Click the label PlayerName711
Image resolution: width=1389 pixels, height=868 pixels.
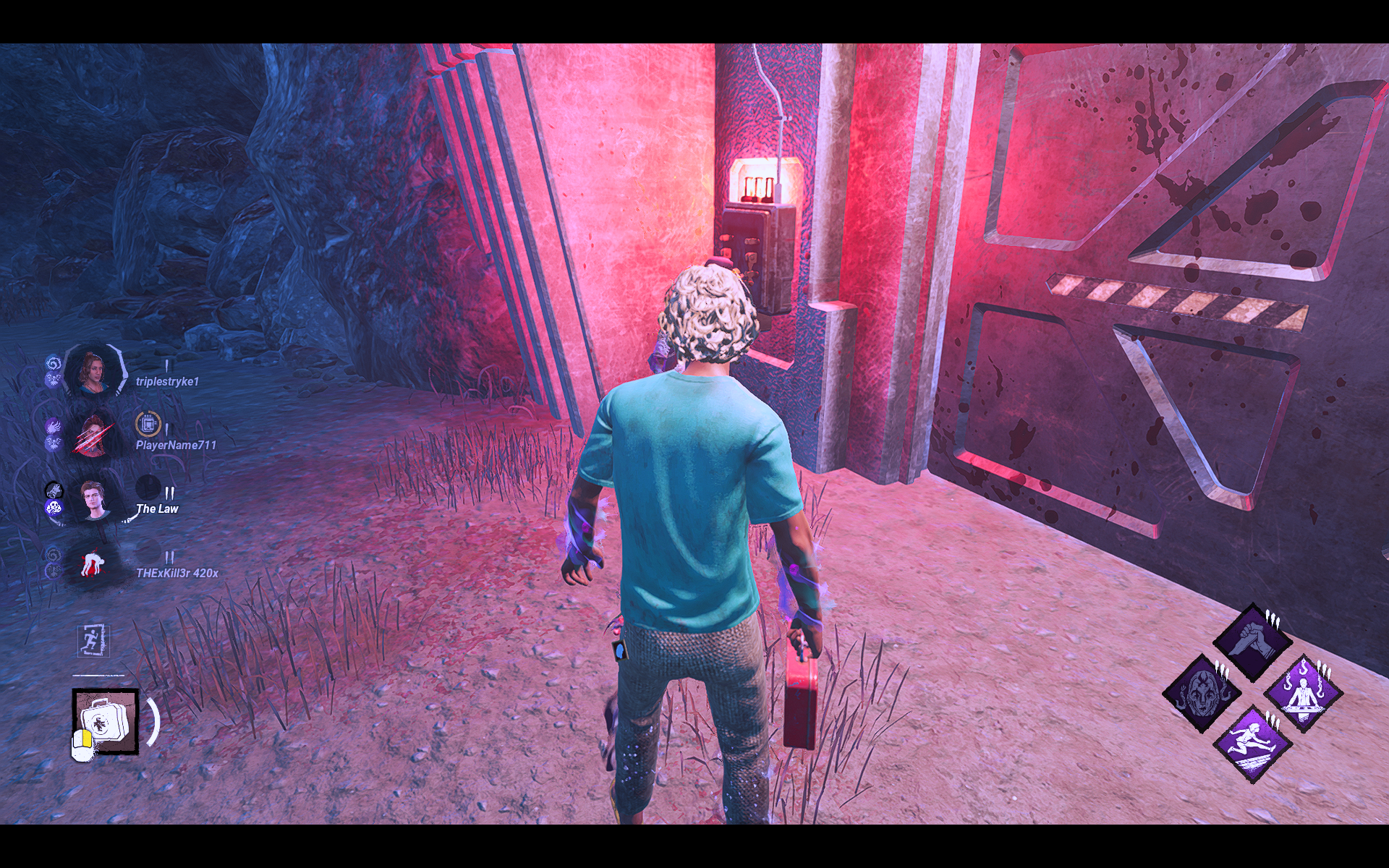click(176, 444)
